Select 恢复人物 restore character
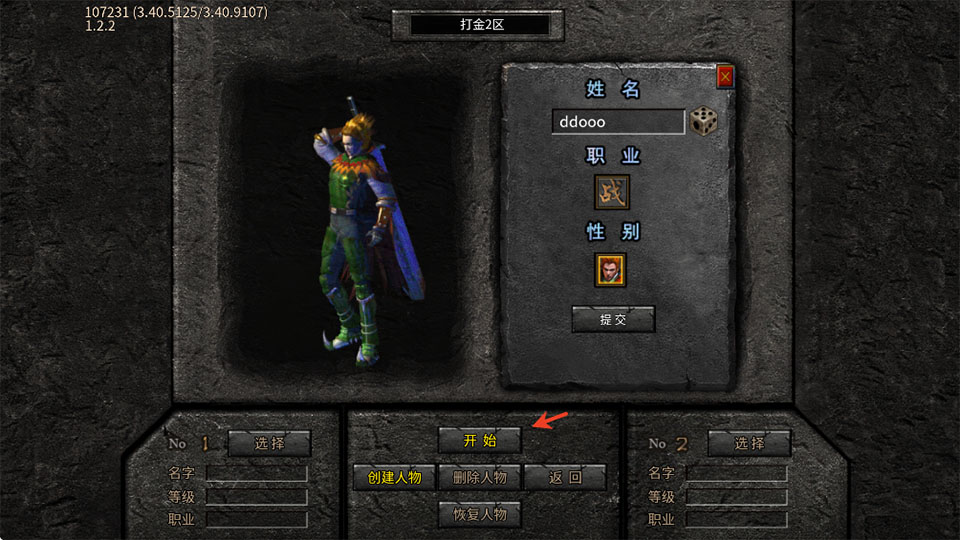Image resolution: width=960 pixels, height=540 pixels. coord(479,514)
